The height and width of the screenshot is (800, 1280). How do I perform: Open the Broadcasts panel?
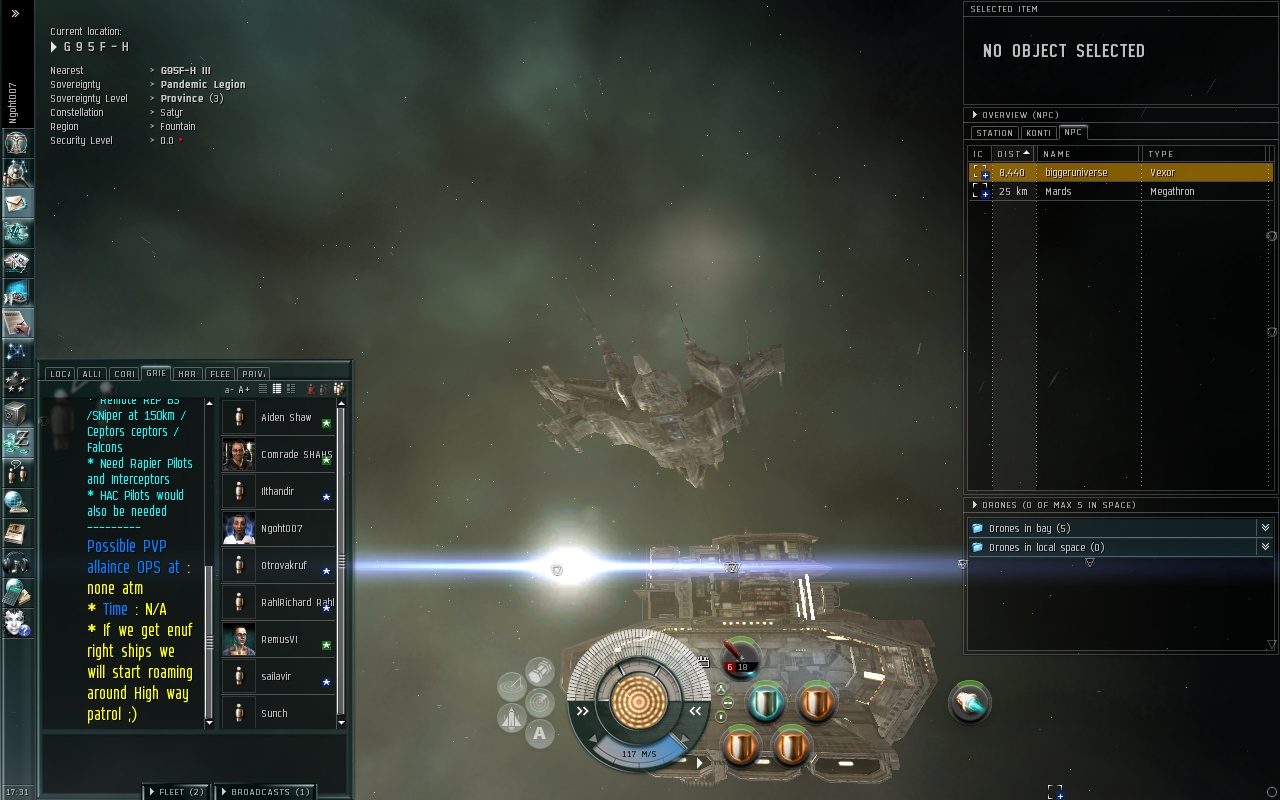point(266,792)
